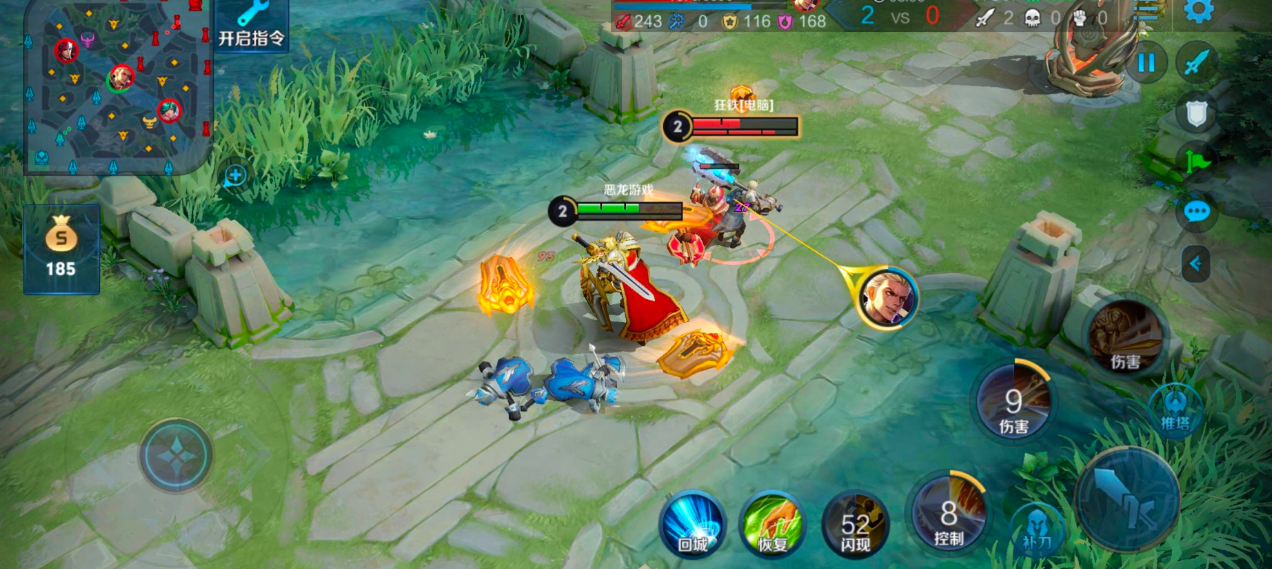Send the green flag rally signal

coord(1196,162)
